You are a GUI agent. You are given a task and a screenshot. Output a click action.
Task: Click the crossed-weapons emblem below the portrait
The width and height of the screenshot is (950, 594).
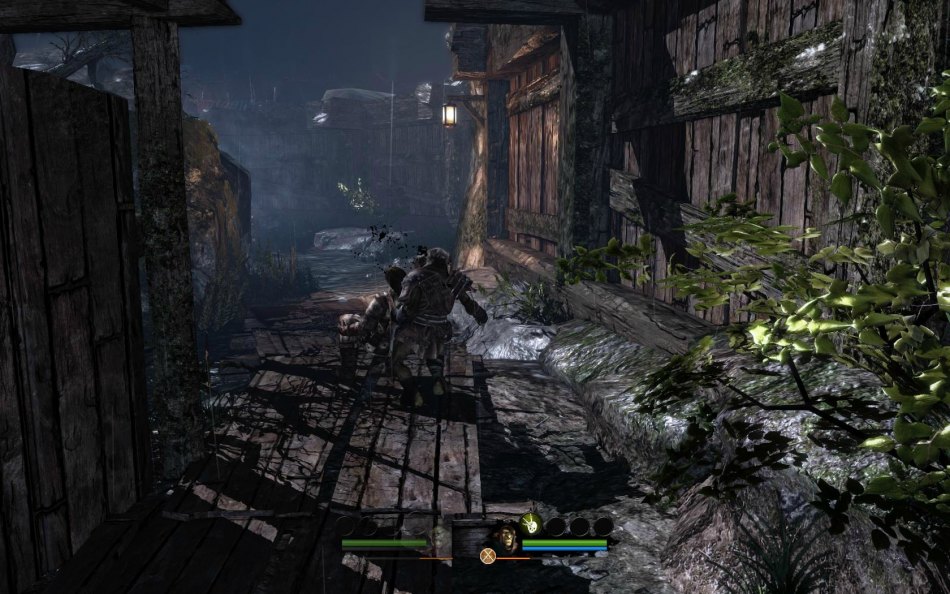[488, 556]
